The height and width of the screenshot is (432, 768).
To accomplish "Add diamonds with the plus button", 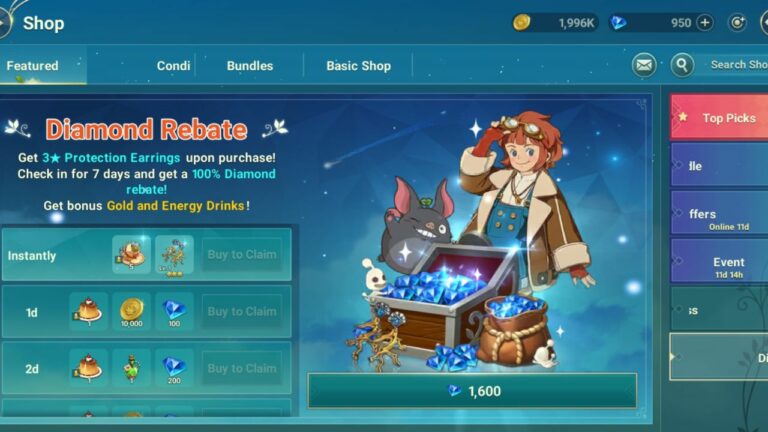I will click(x=705, y=23).
